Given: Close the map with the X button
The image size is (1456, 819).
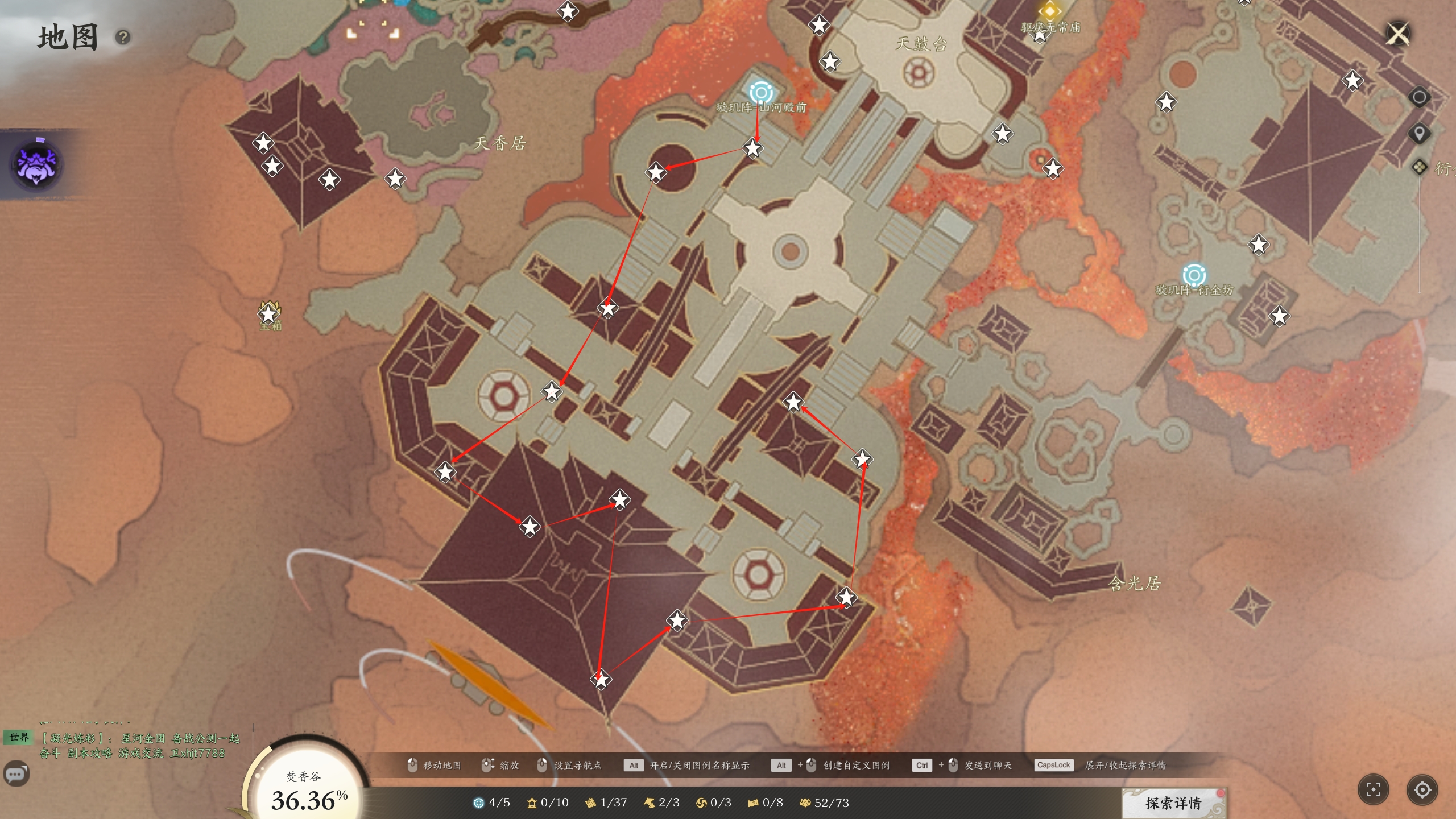Looking at the screenshot, I should point(1398,34).
